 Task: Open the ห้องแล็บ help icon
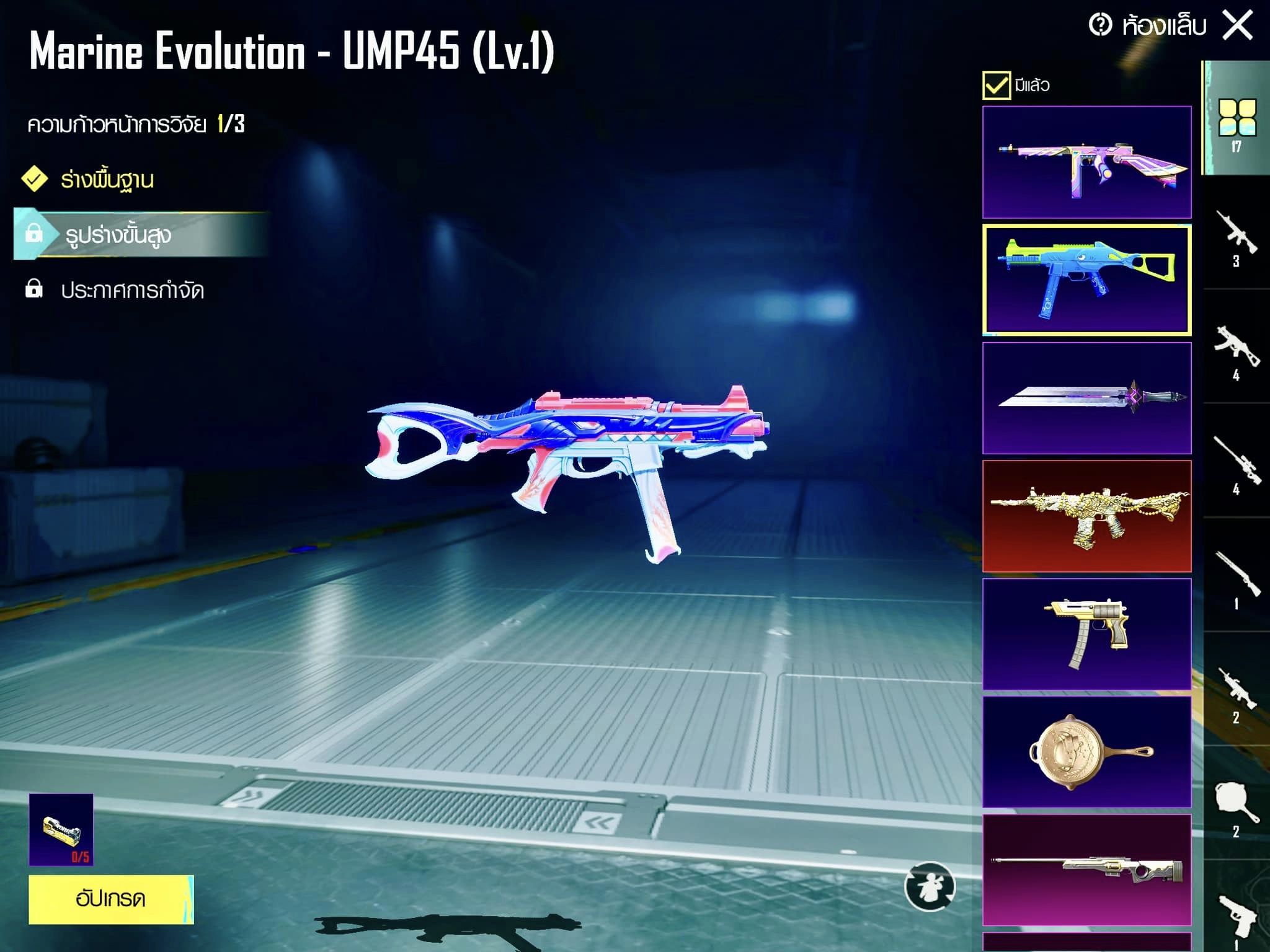click(1100, 25)
